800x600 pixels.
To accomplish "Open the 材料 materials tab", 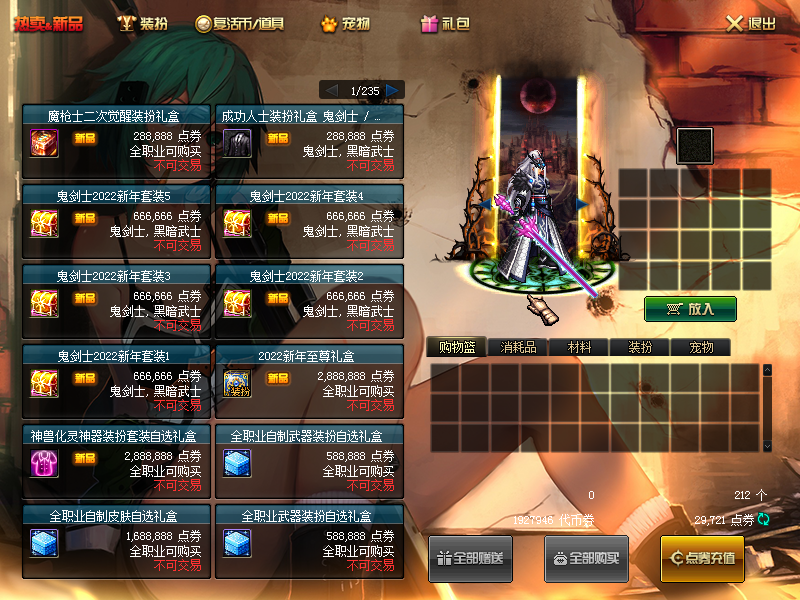I will click(580, 348).
